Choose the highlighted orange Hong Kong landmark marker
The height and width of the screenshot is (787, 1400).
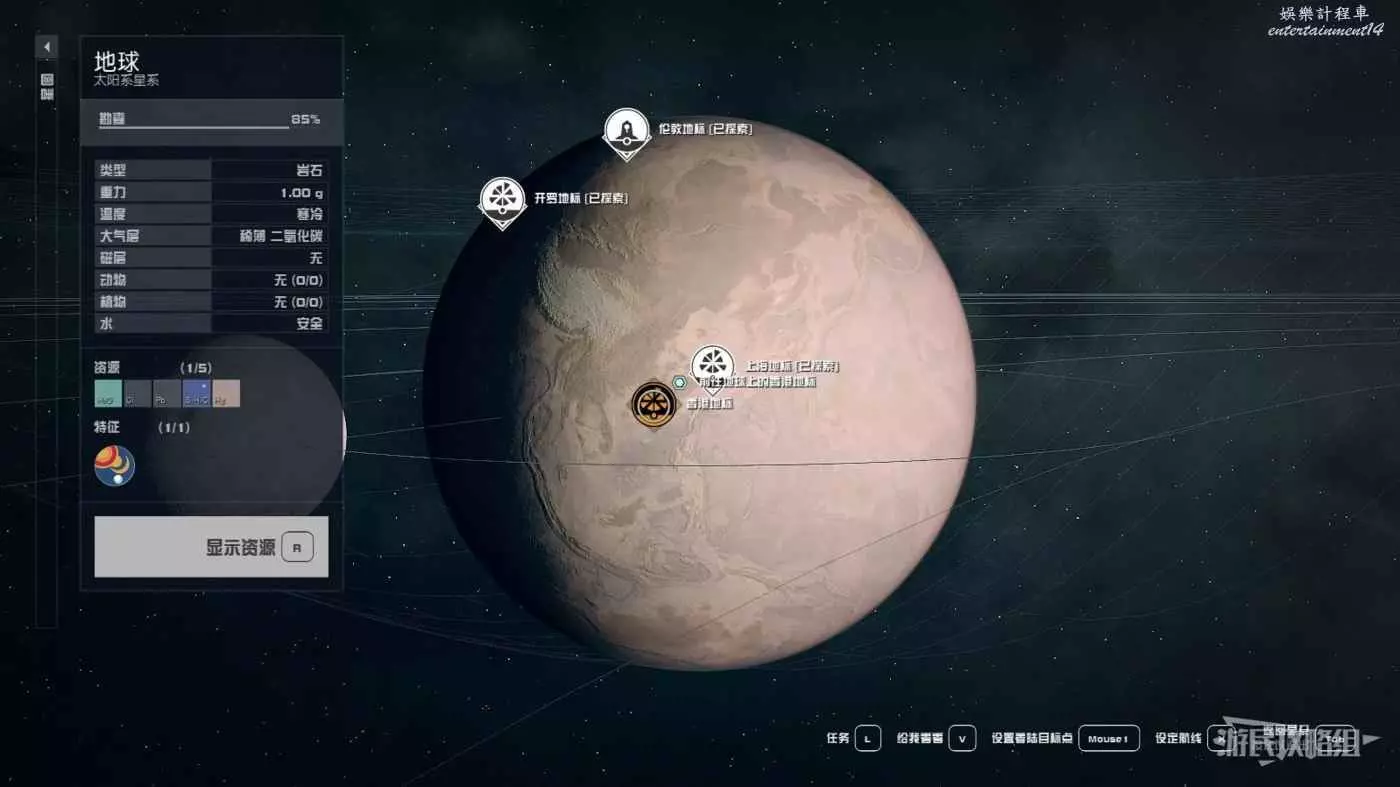[654, 404]
